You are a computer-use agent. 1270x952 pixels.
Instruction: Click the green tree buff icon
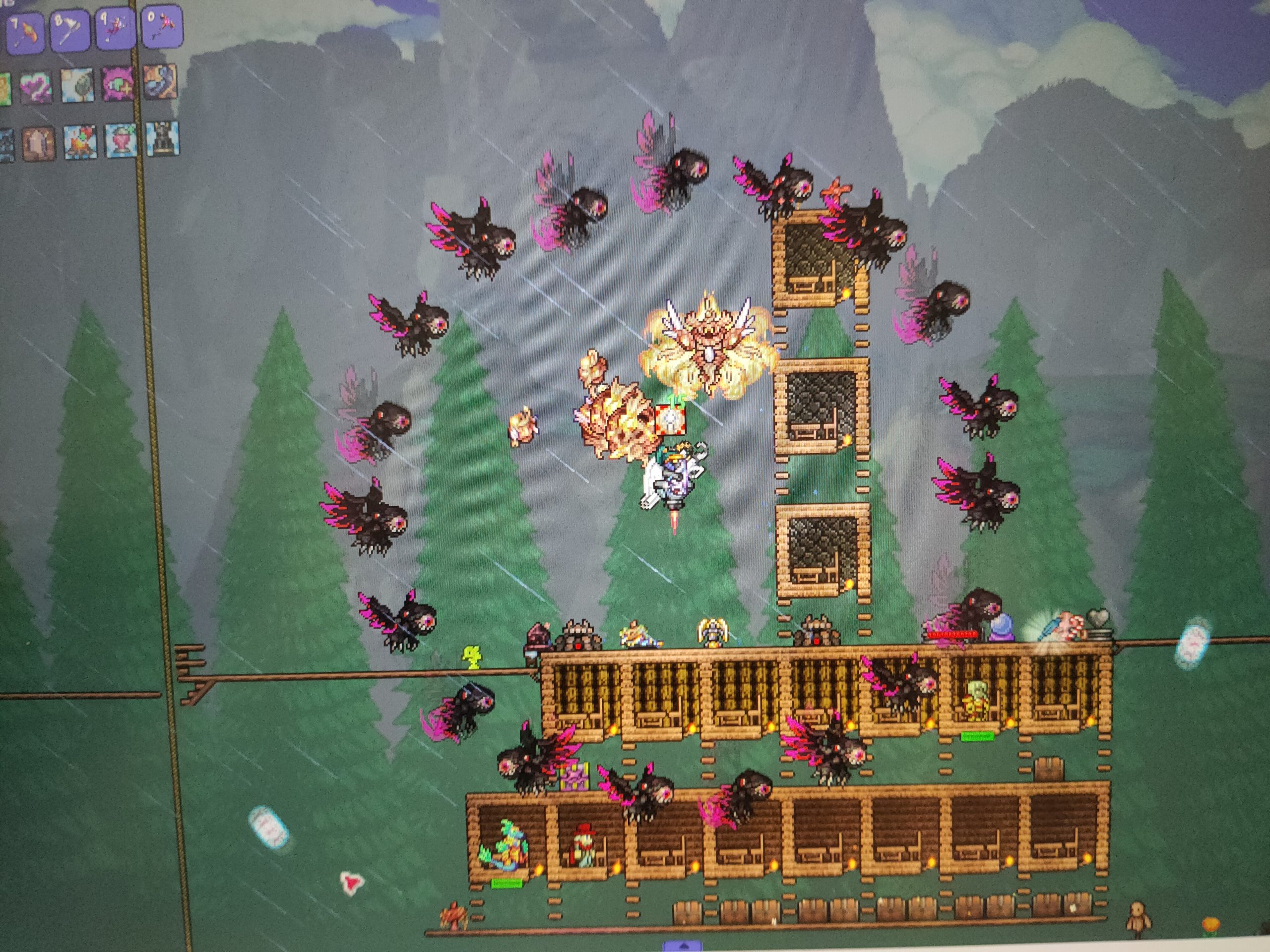pyautogui.click(x=79, y=84)
